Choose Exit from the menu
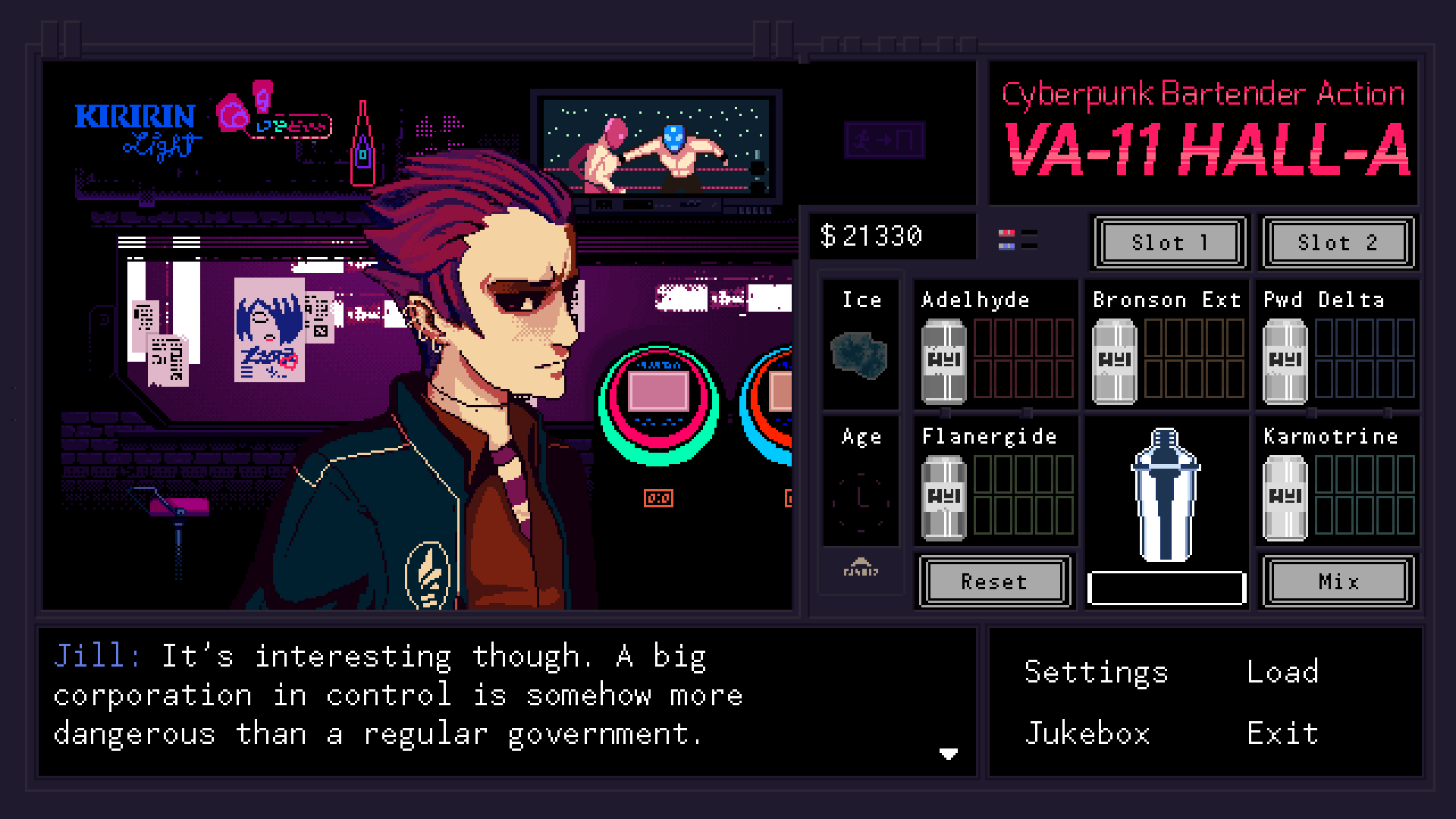The image size is (1456, 819). tap(1282, 733)
